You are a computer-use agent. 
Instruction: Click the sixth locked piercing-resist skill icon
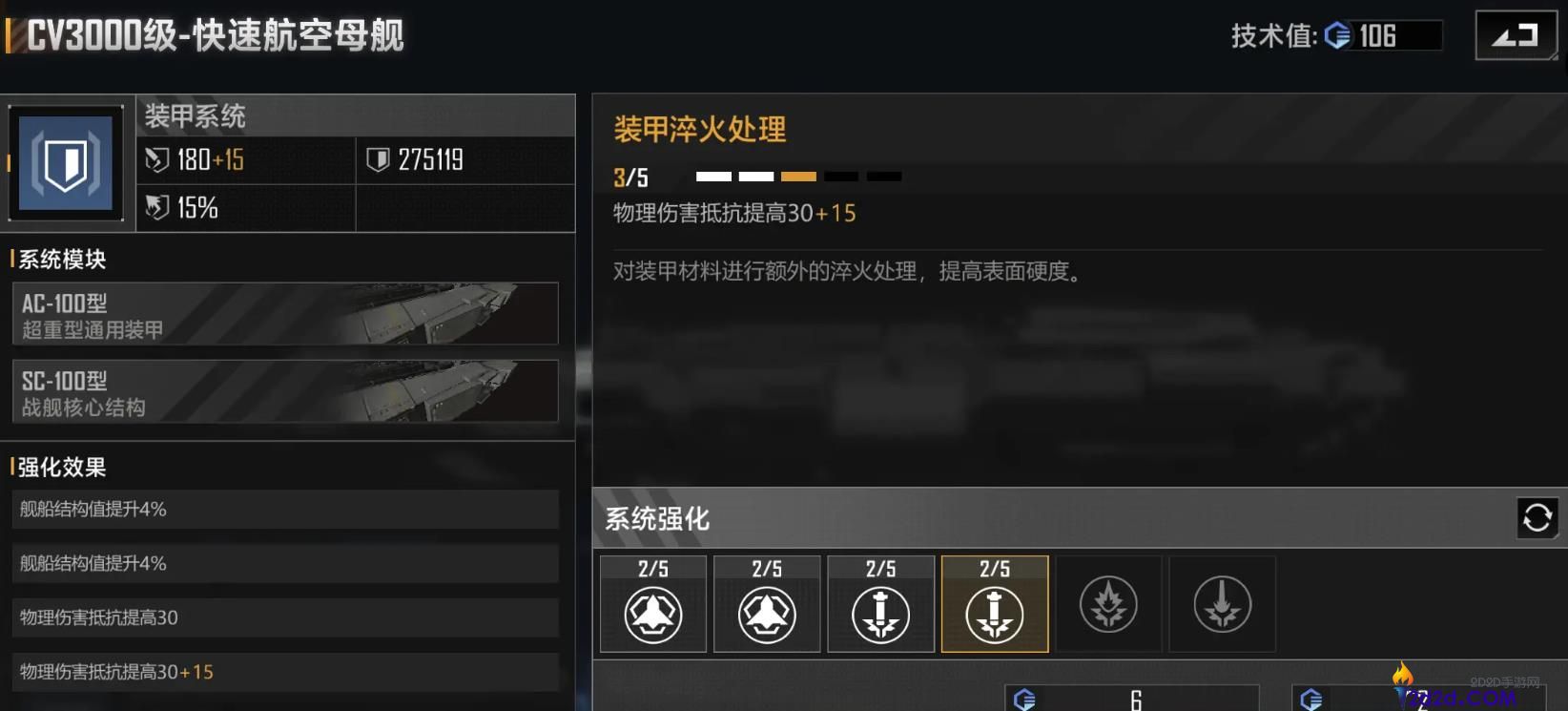1222,603
